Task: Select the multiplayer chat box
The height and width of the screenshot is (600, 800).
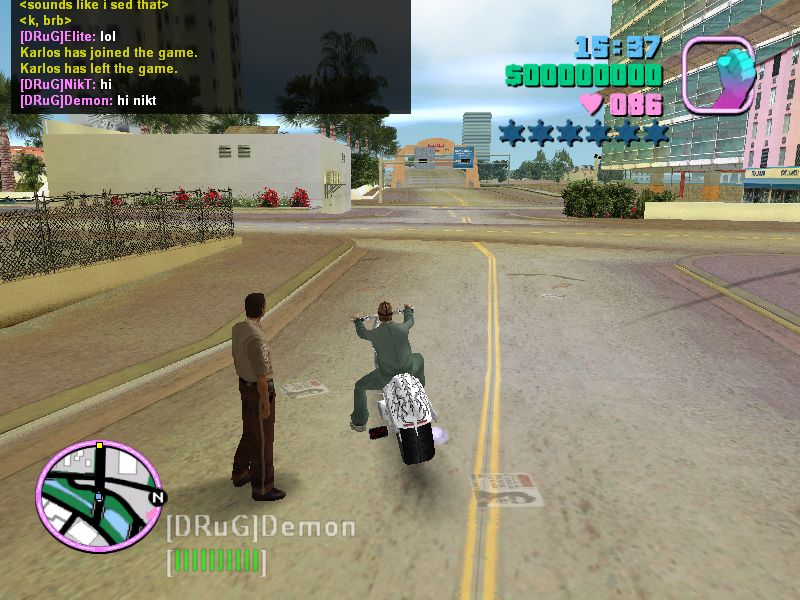Action: pyautogui.click(x=205, y=55)
